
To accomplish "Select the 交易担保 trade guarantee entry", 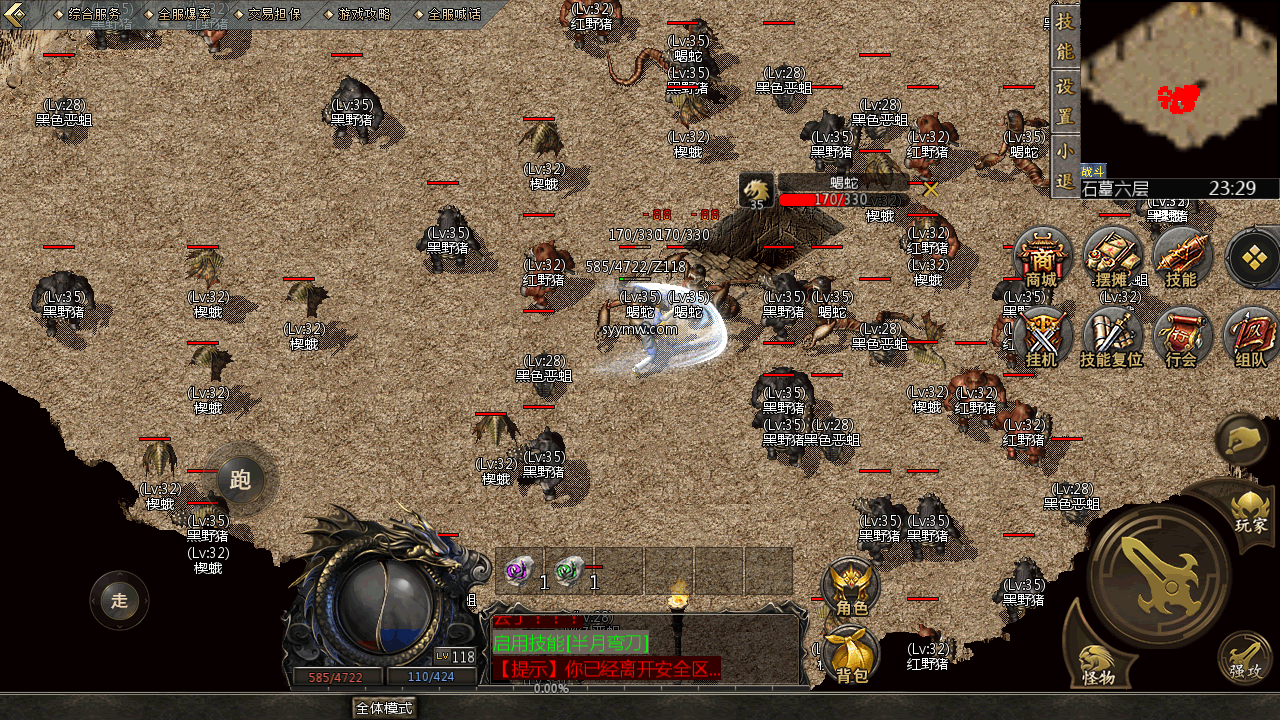I will pos(274,14).
